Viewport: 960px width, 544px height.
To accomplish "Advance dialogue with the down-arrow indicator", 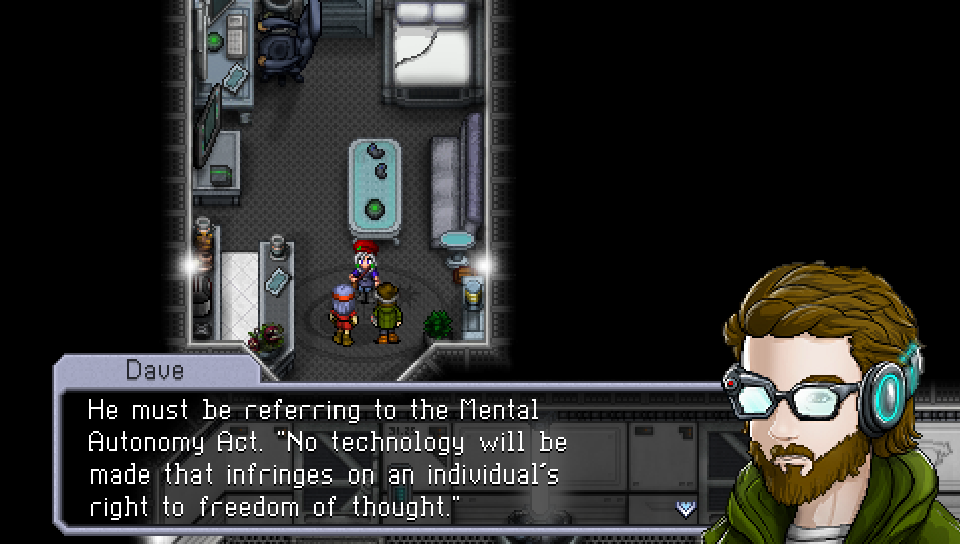I will [x=685, y=509].
